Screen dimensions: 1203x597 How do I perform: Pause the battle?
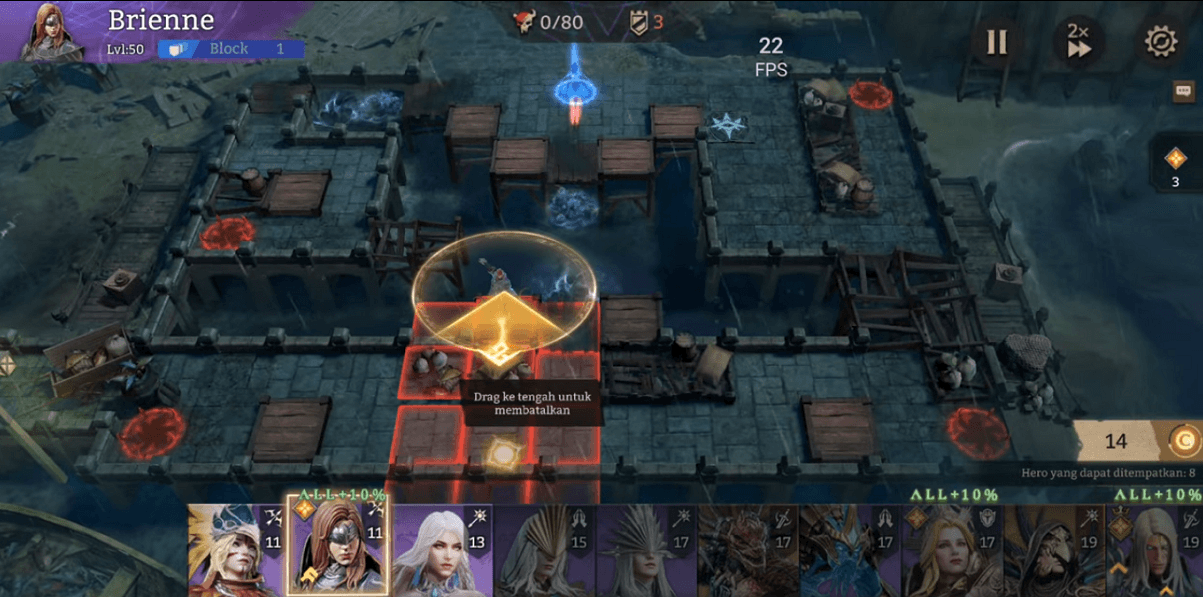click(996, 42)
